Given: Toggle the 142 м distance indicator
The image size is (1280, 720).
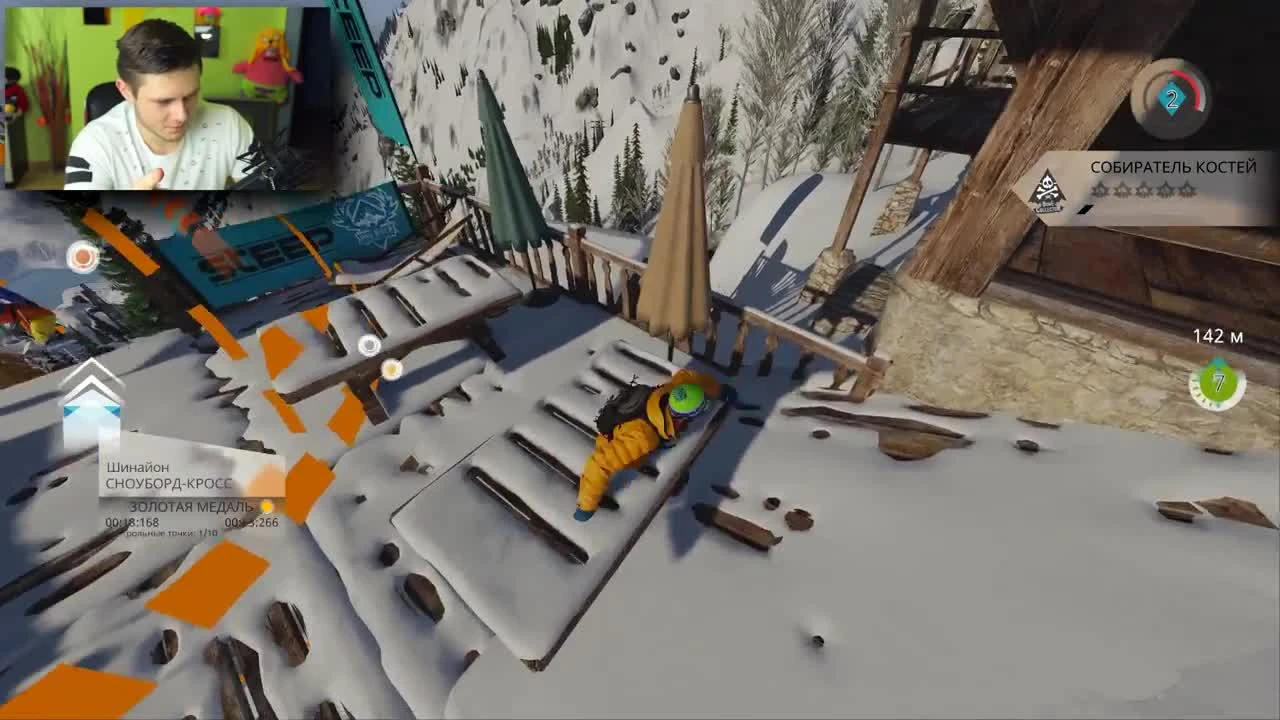Looking at the screenshot, I should [1220, 335].
